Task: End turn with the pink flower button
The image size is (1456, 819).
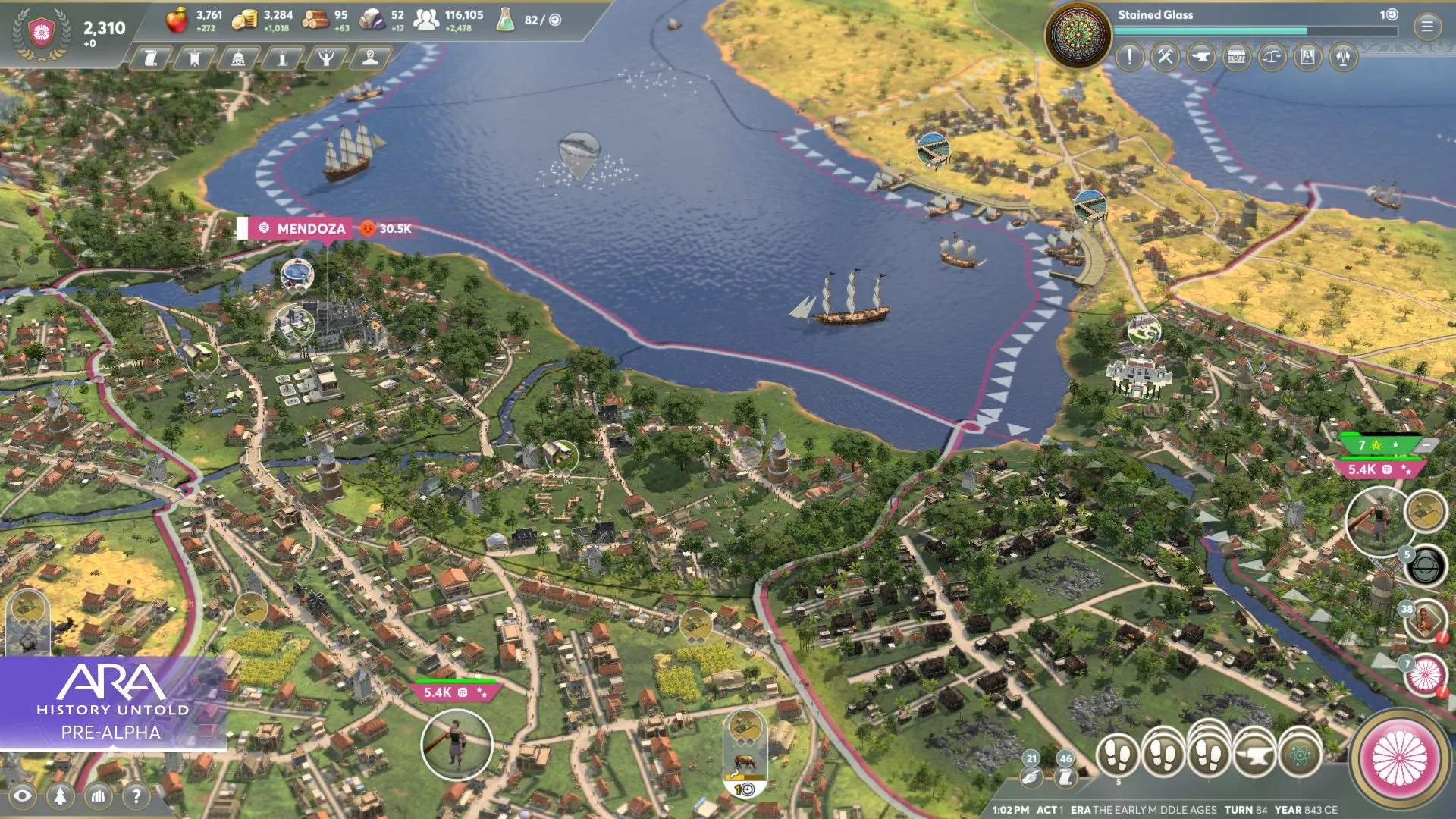Action: pos(1399,758)
